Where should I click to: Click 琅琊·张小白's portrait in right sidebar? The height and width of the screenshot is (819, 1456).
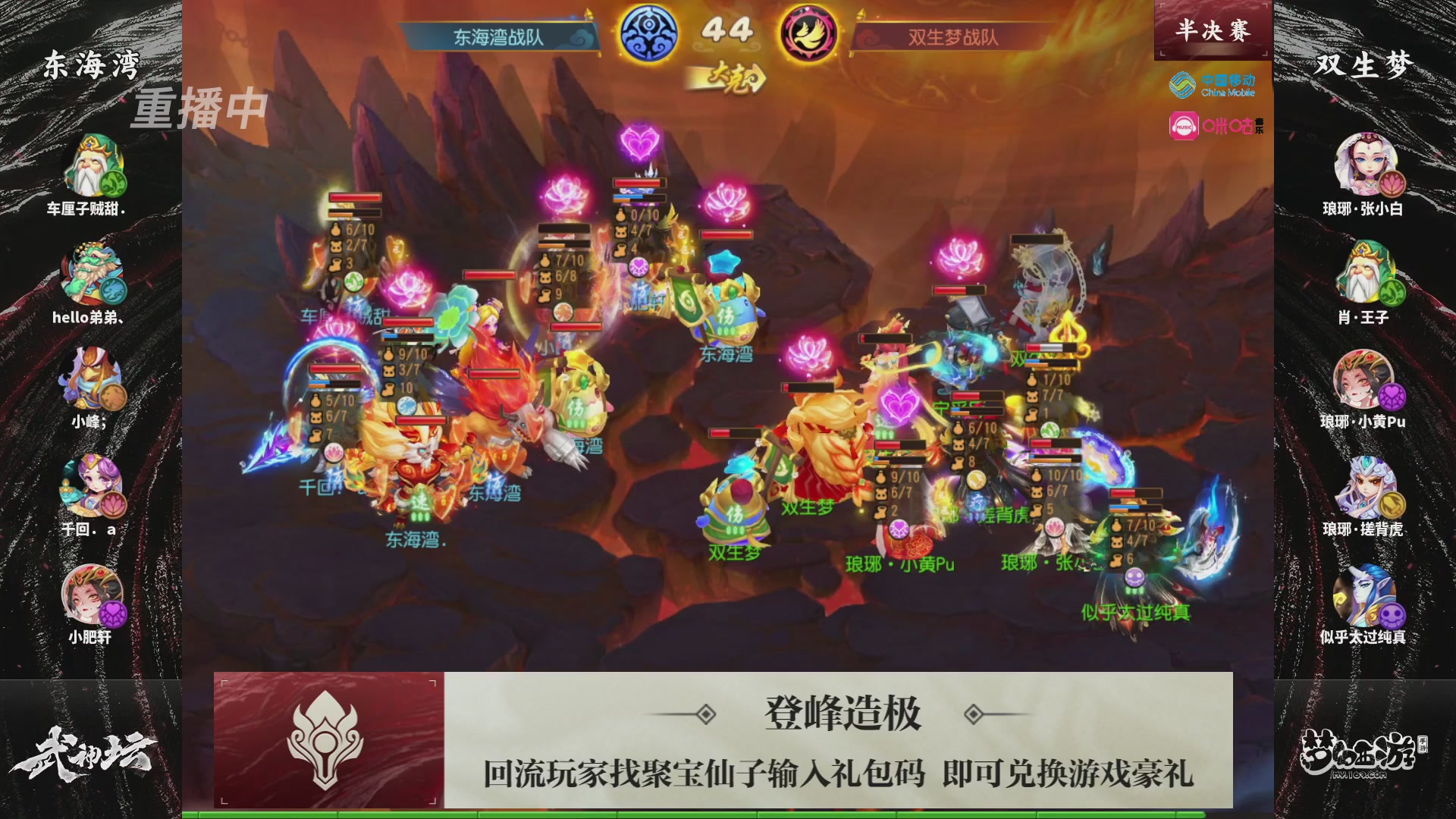[1366, 163]
